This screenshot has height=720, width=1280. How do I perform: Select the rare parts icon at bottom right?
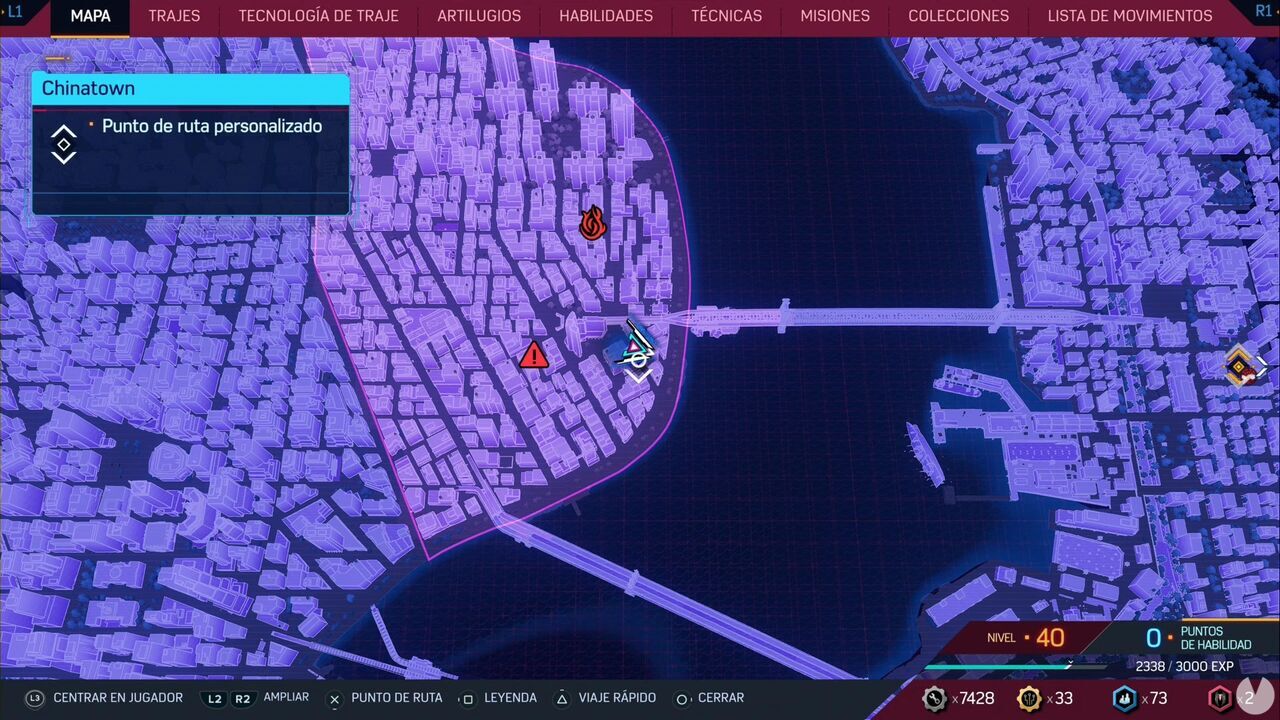click(1219, 699)
